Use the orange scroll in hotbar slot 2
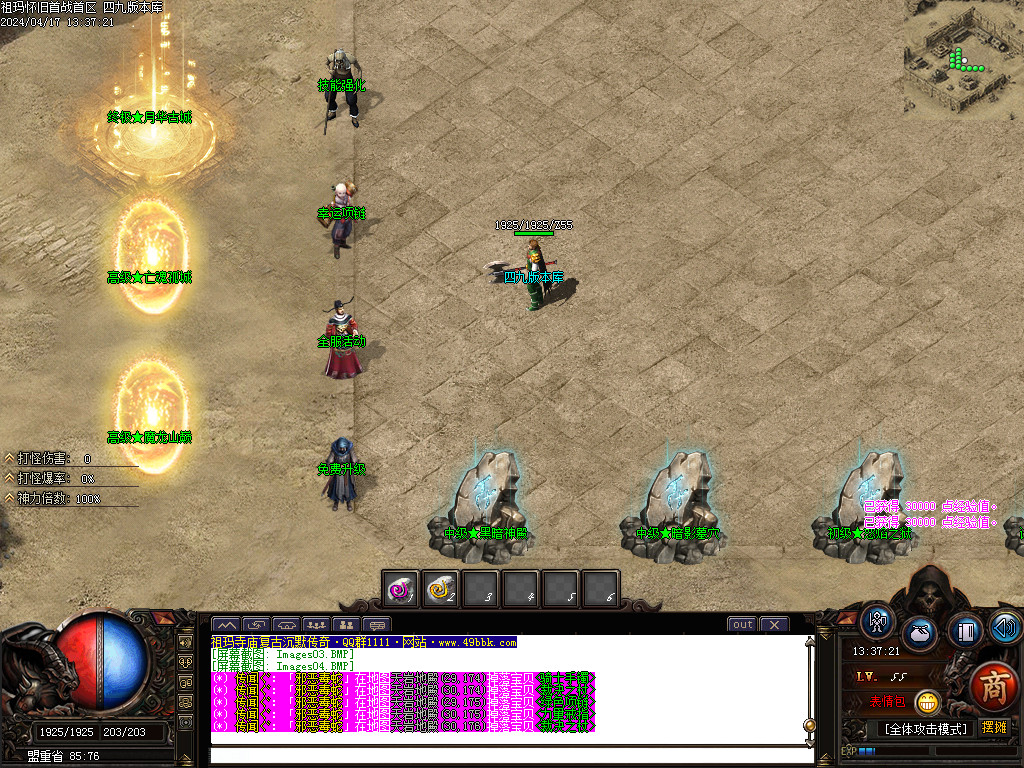 441,590
